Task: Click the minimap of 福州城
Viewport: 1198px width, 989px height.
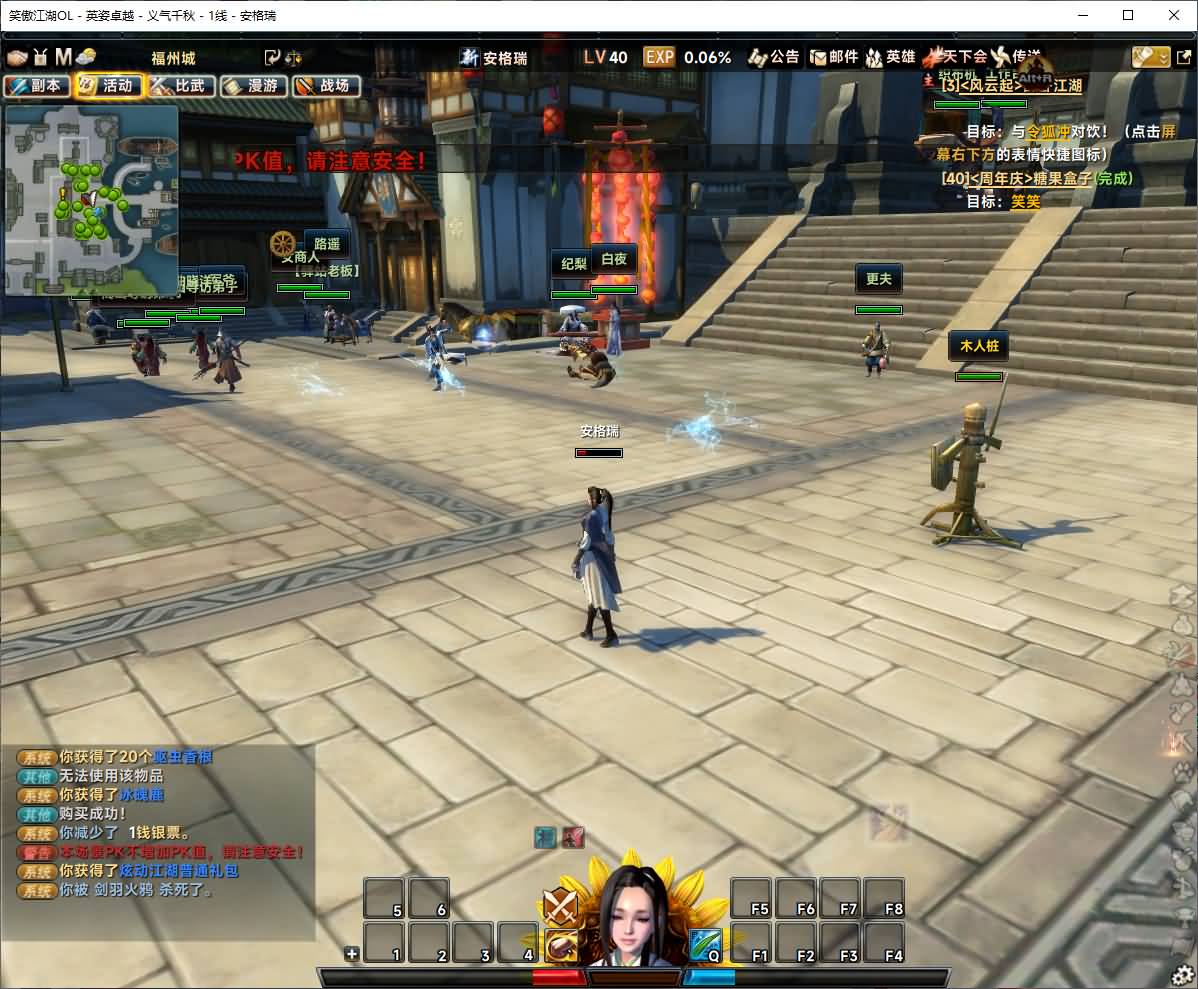Action: (92, 200)
